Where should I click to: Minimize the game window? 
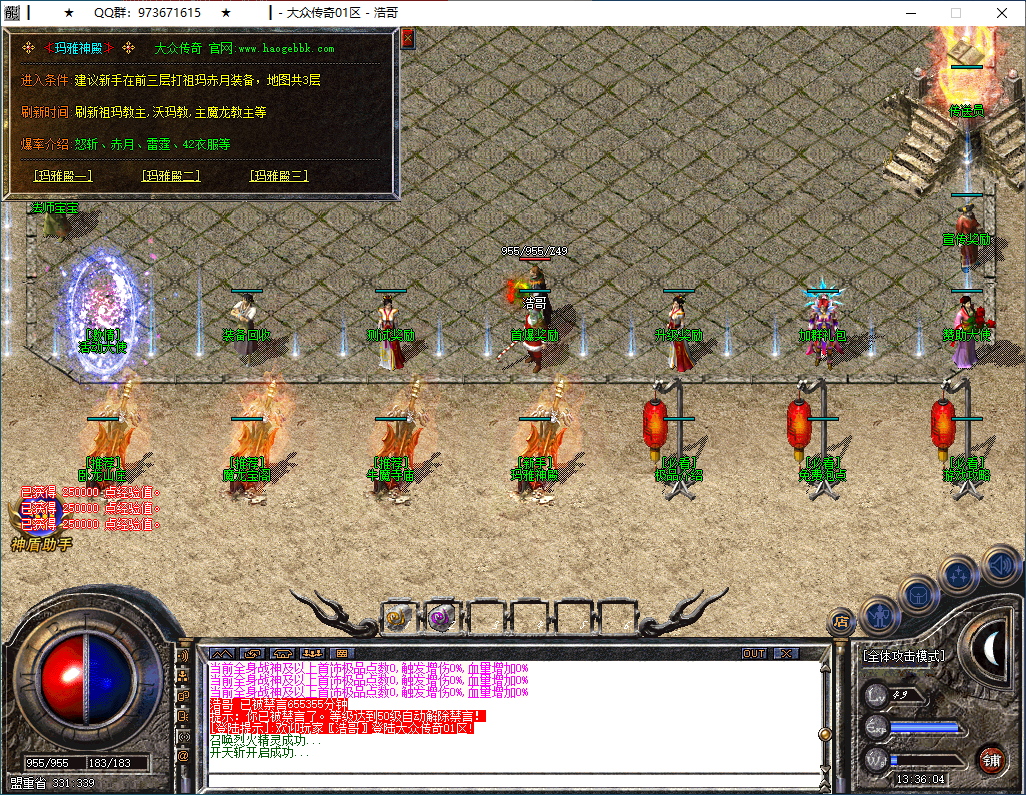click(910, 13)
